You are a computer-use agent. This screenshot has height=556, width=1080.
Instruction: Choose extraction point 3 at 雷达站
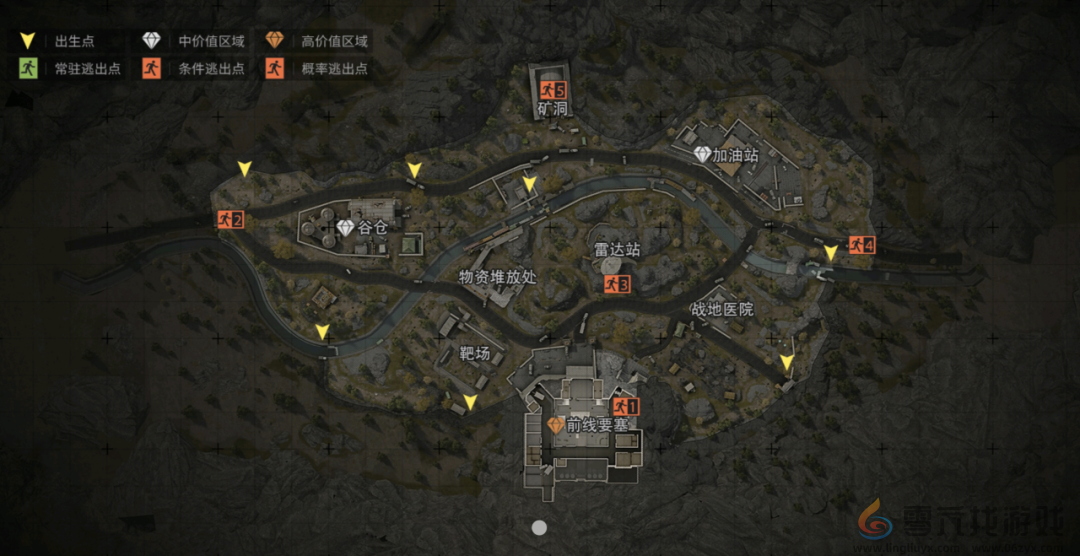(616, 285)
